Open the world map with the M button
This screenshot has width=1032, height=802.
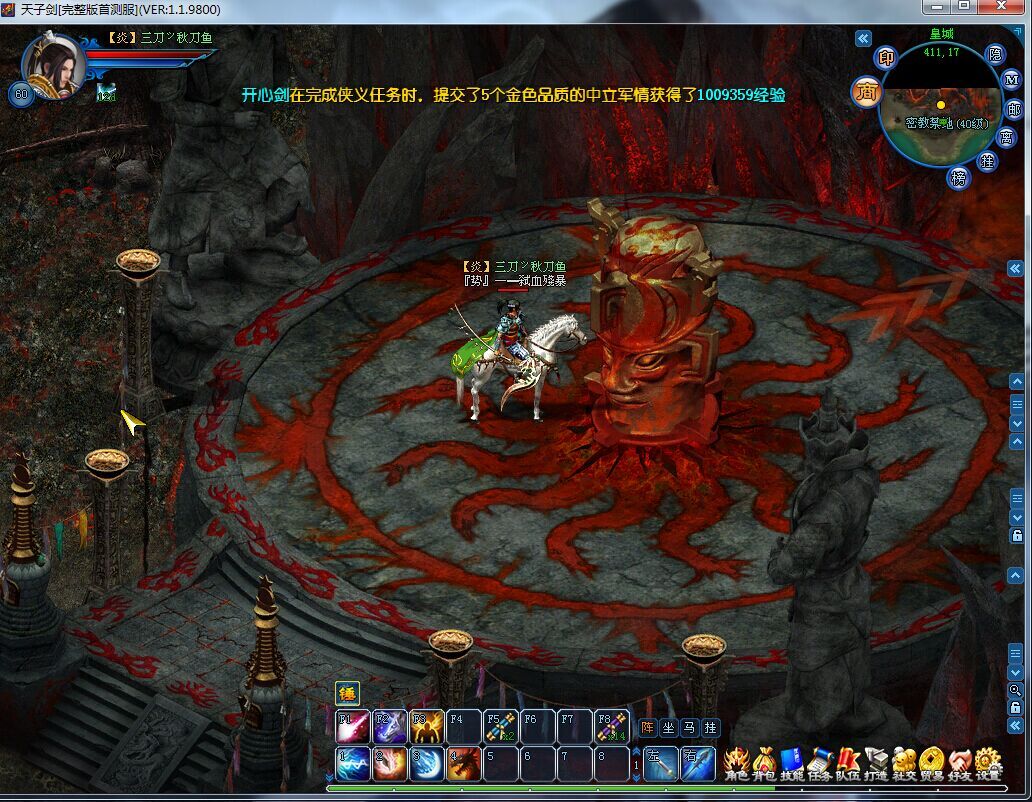tap(1012, 80)
